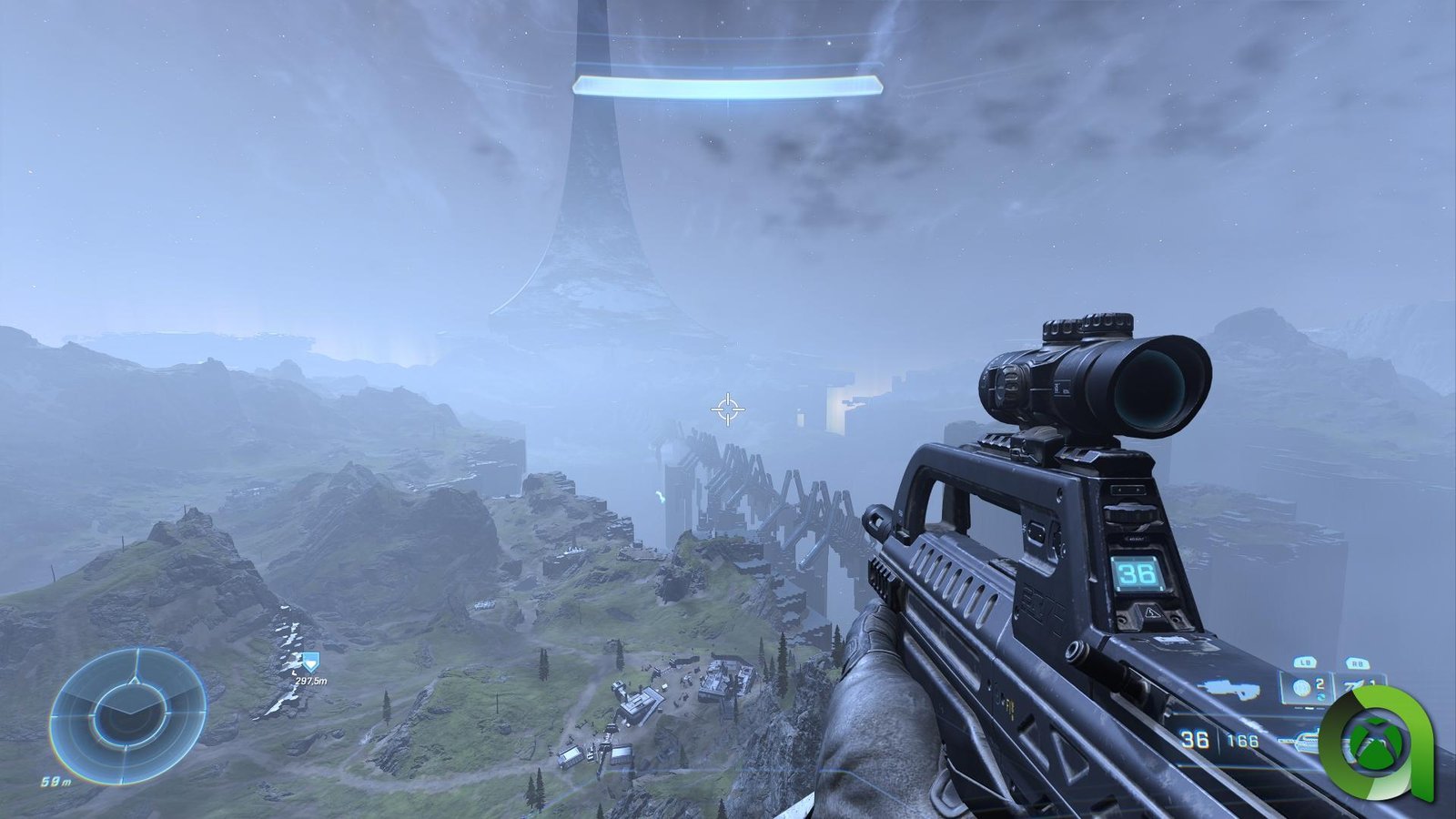Select the grenade slot showing 2

click(x=1307, y=687)
